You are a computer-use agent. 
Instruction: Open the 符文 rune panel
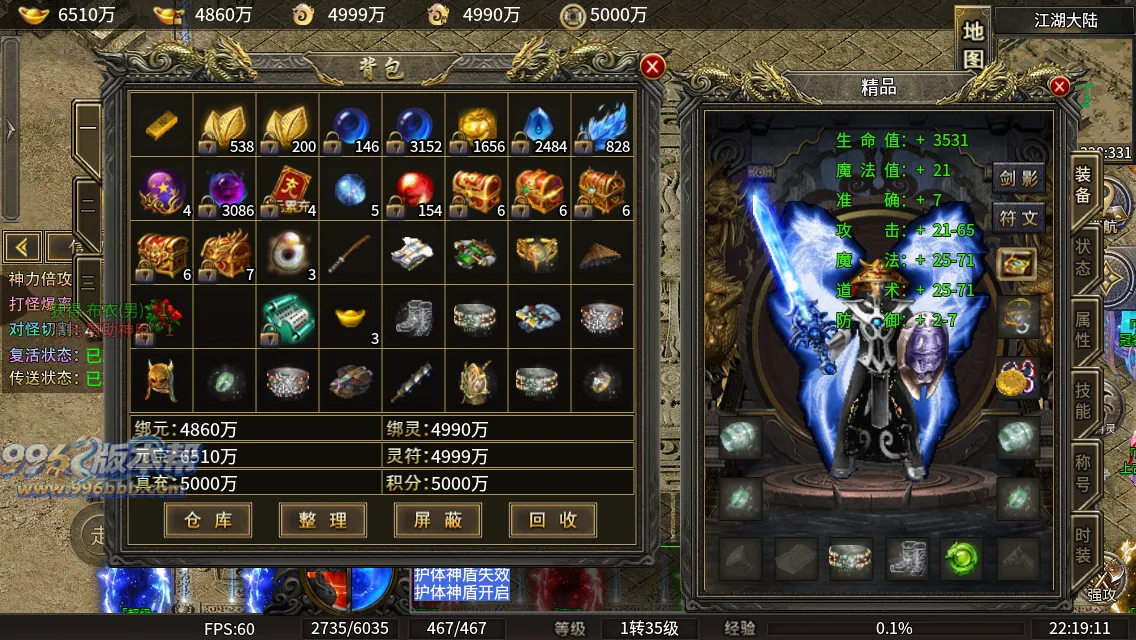coord(1019,218)
